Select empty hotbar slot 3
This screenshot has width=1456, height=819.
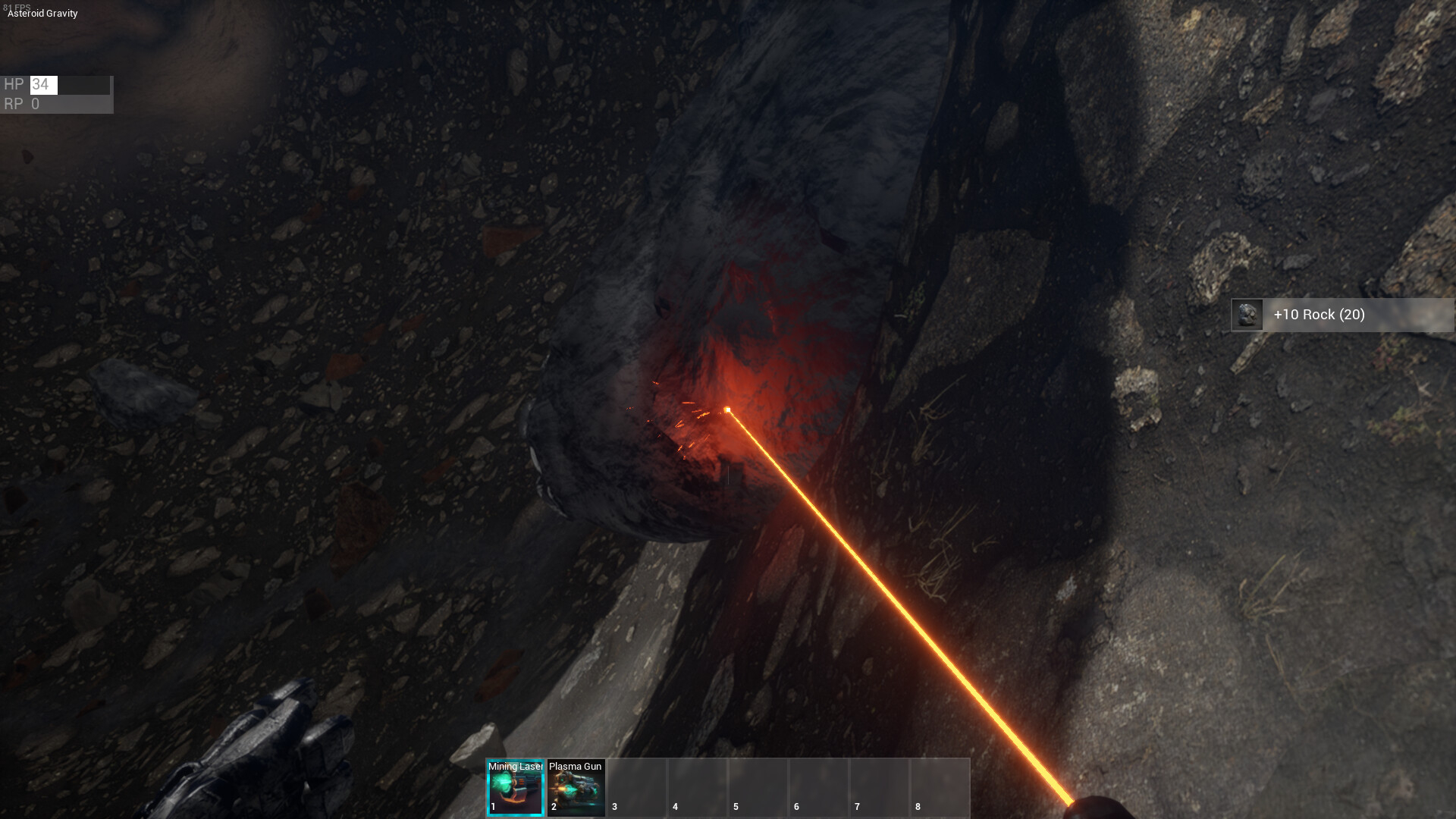coord(637,787)
